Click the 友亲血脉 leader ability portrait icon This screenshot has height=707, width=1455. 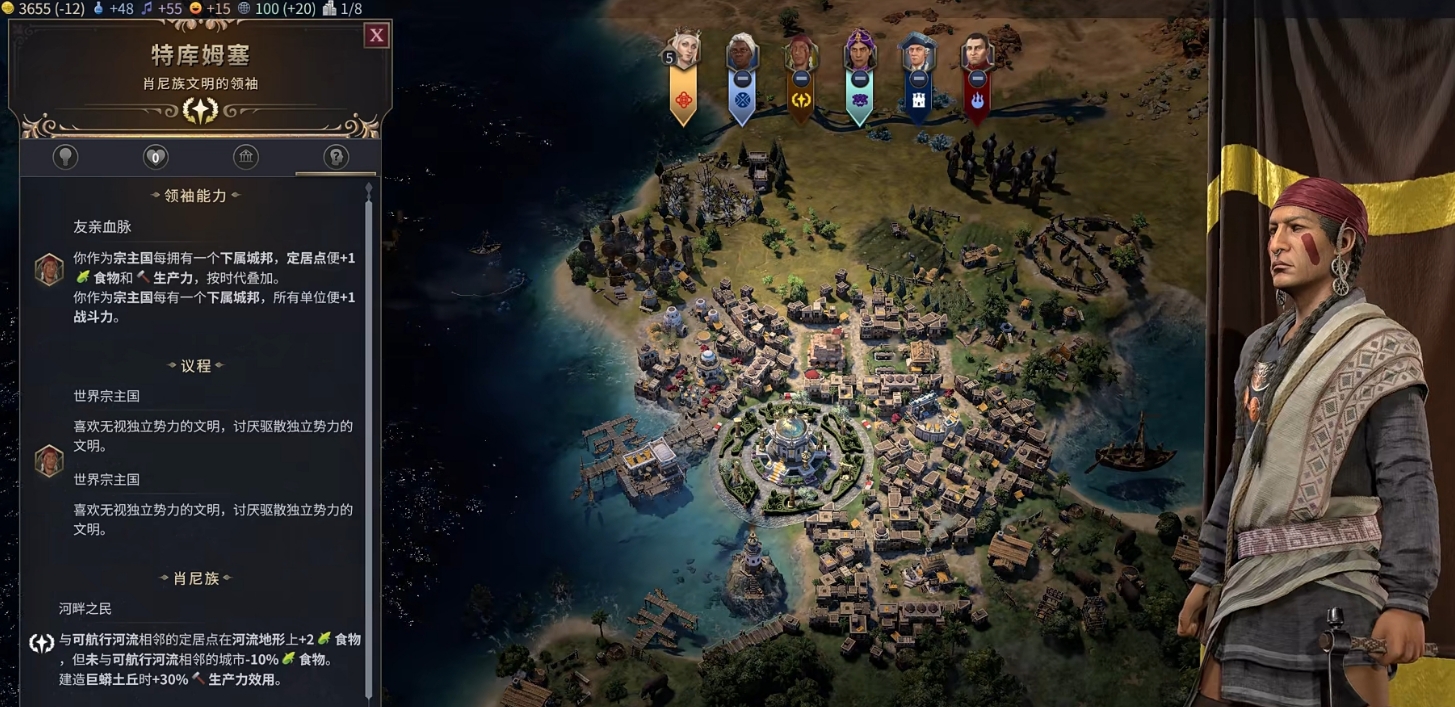(49, 270)
